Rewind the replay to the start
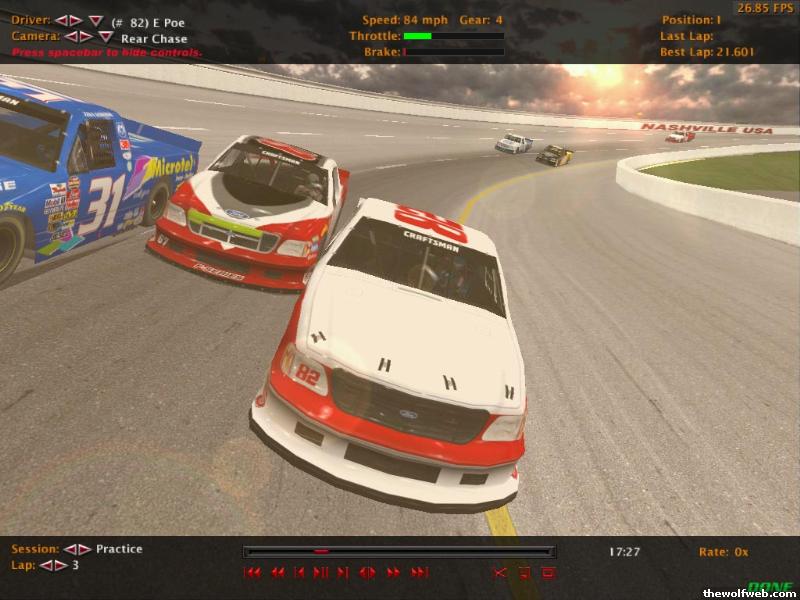Screen dimensions: 800x600 point(253,573)
